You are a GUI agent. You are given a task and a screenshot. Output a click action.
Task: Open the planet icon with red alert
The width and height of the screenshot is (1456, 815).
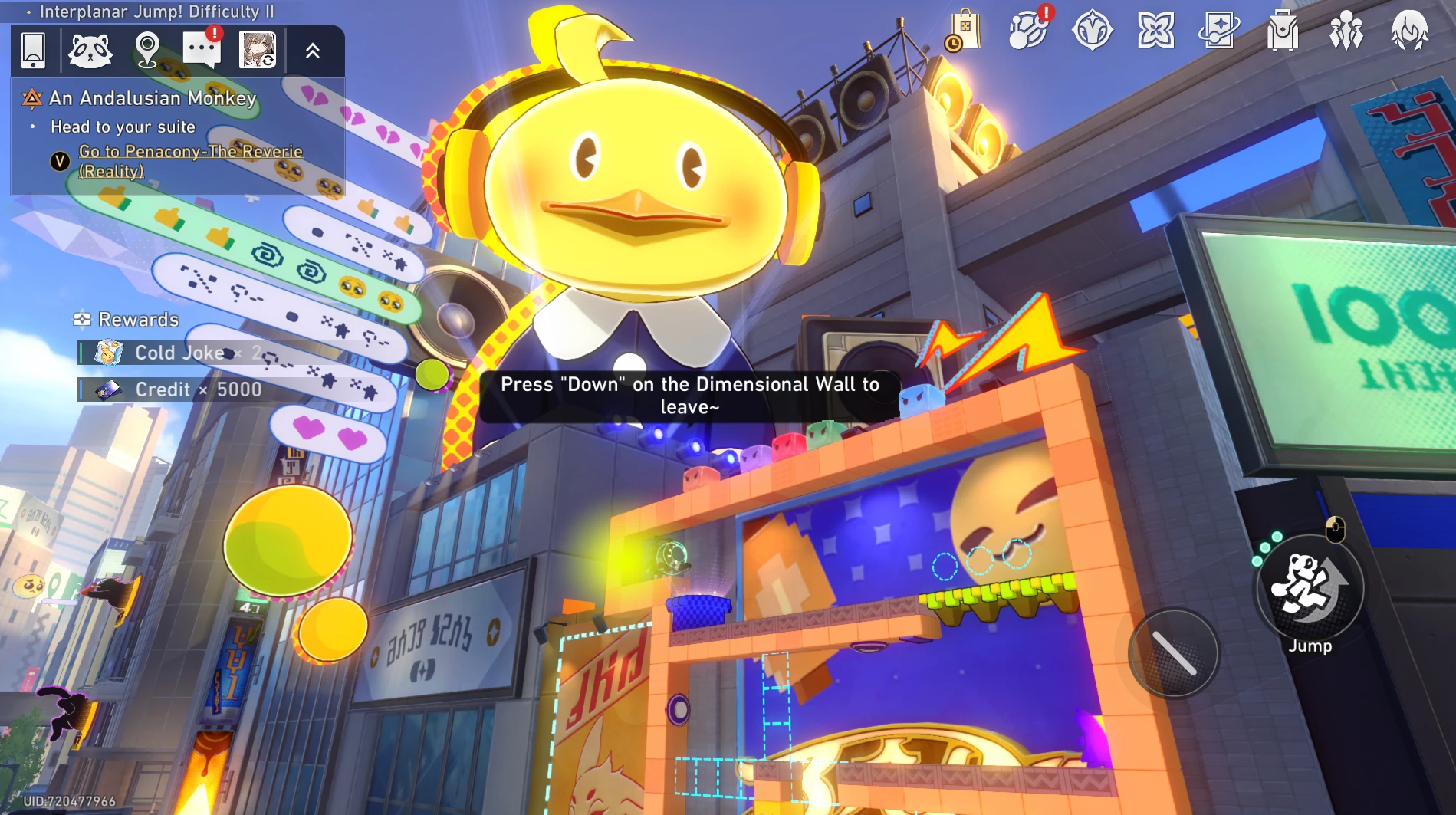tap(1028, 31)
